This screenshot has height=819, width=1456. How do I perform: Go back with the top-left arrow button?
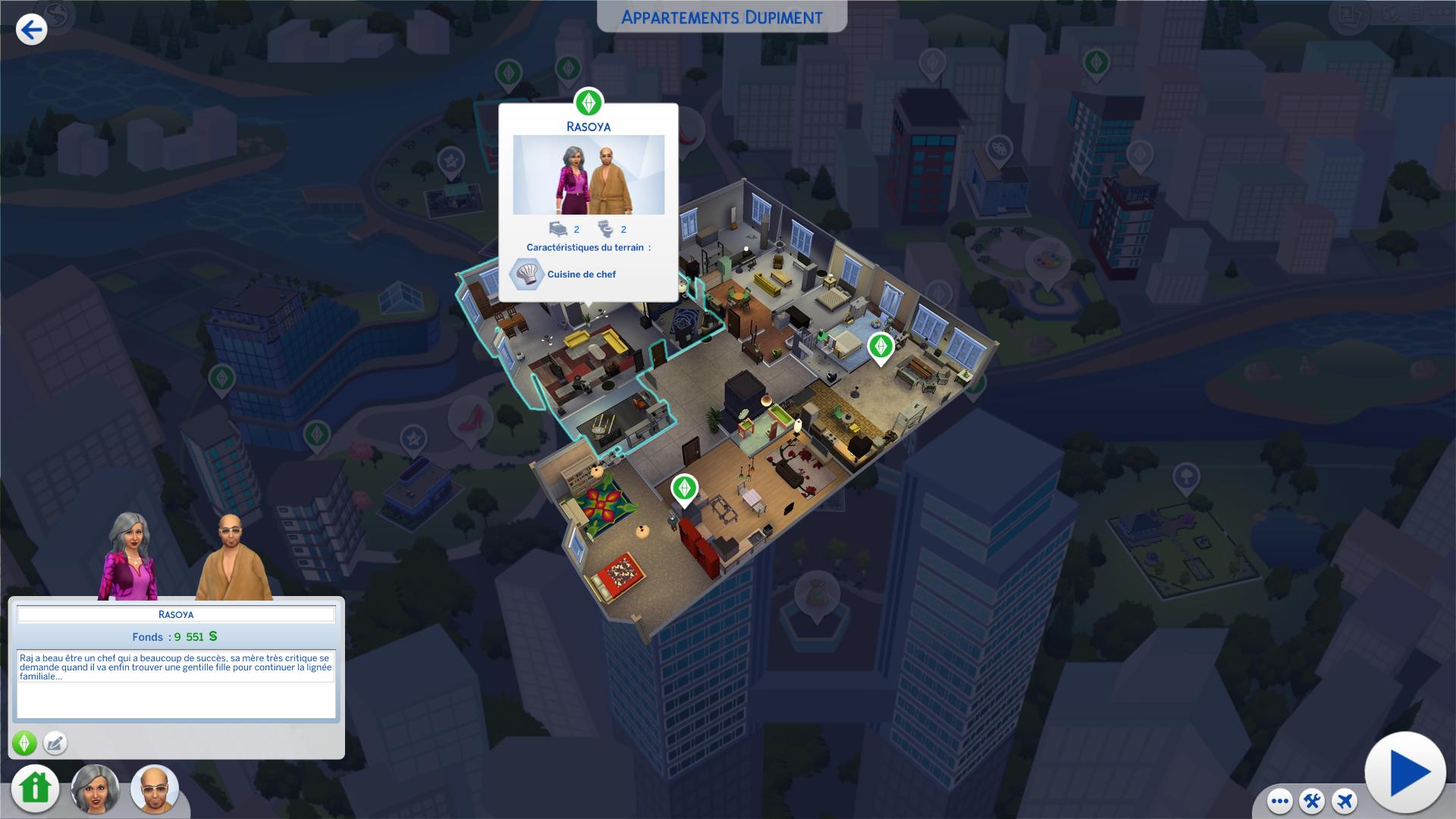pos(31,30)
